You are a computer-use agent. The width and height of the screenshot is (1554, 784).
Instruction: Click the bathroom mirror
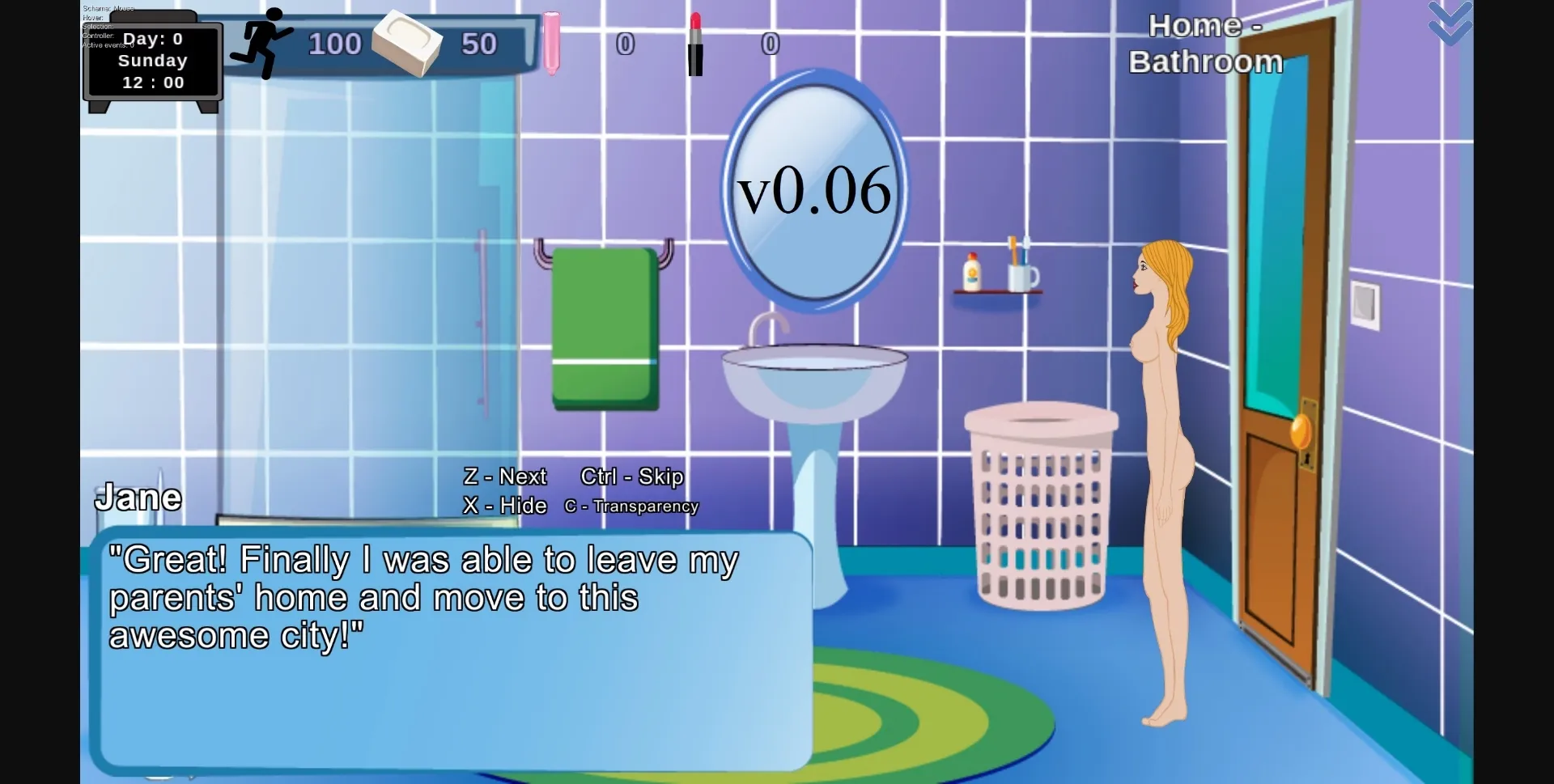point(815,188)
